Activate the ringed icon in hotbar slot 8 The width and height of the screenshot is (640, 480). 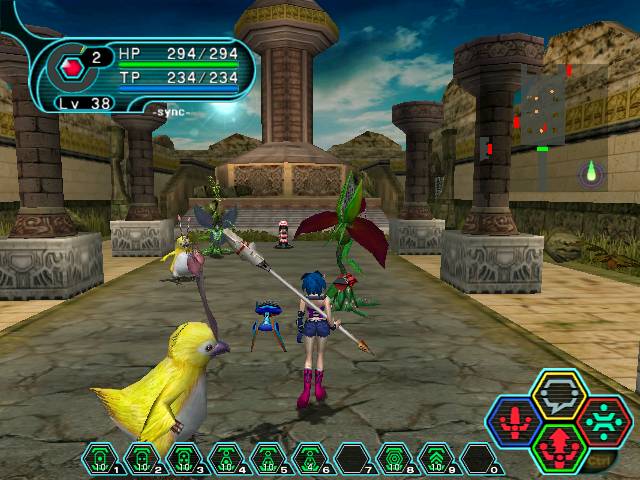point(394,460)
